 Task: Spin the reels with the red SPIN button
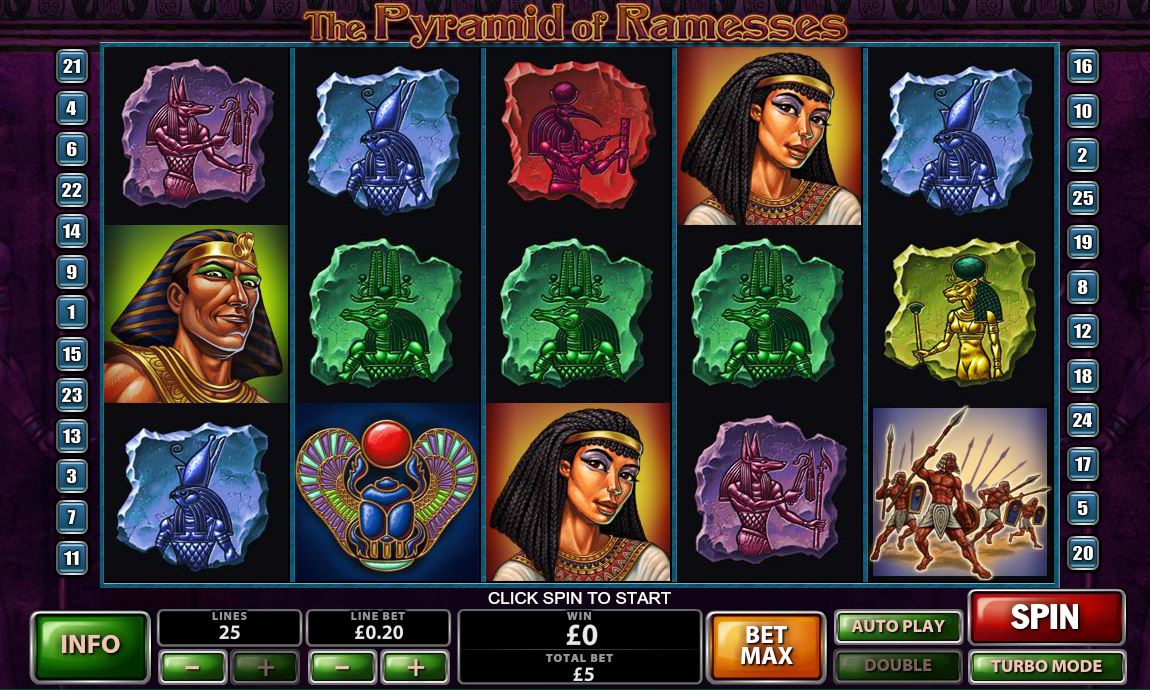pyautogui.click(x=1045, y=618)
